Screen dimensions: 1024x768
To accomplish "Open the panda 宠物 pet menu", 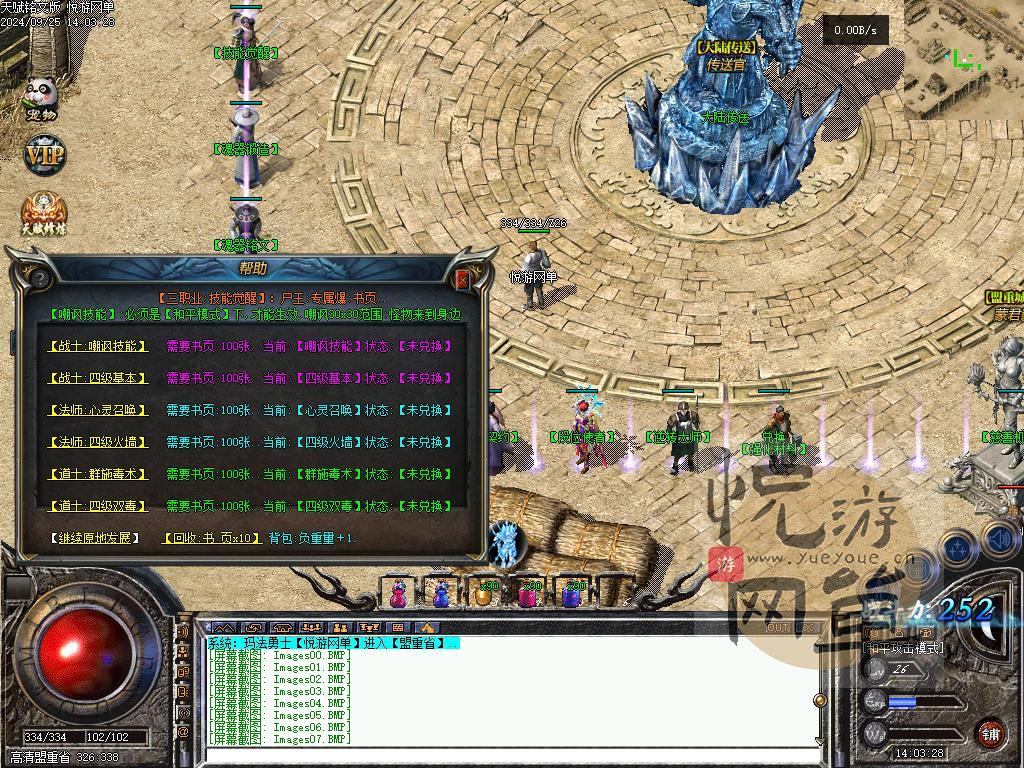I will (43, 98).
